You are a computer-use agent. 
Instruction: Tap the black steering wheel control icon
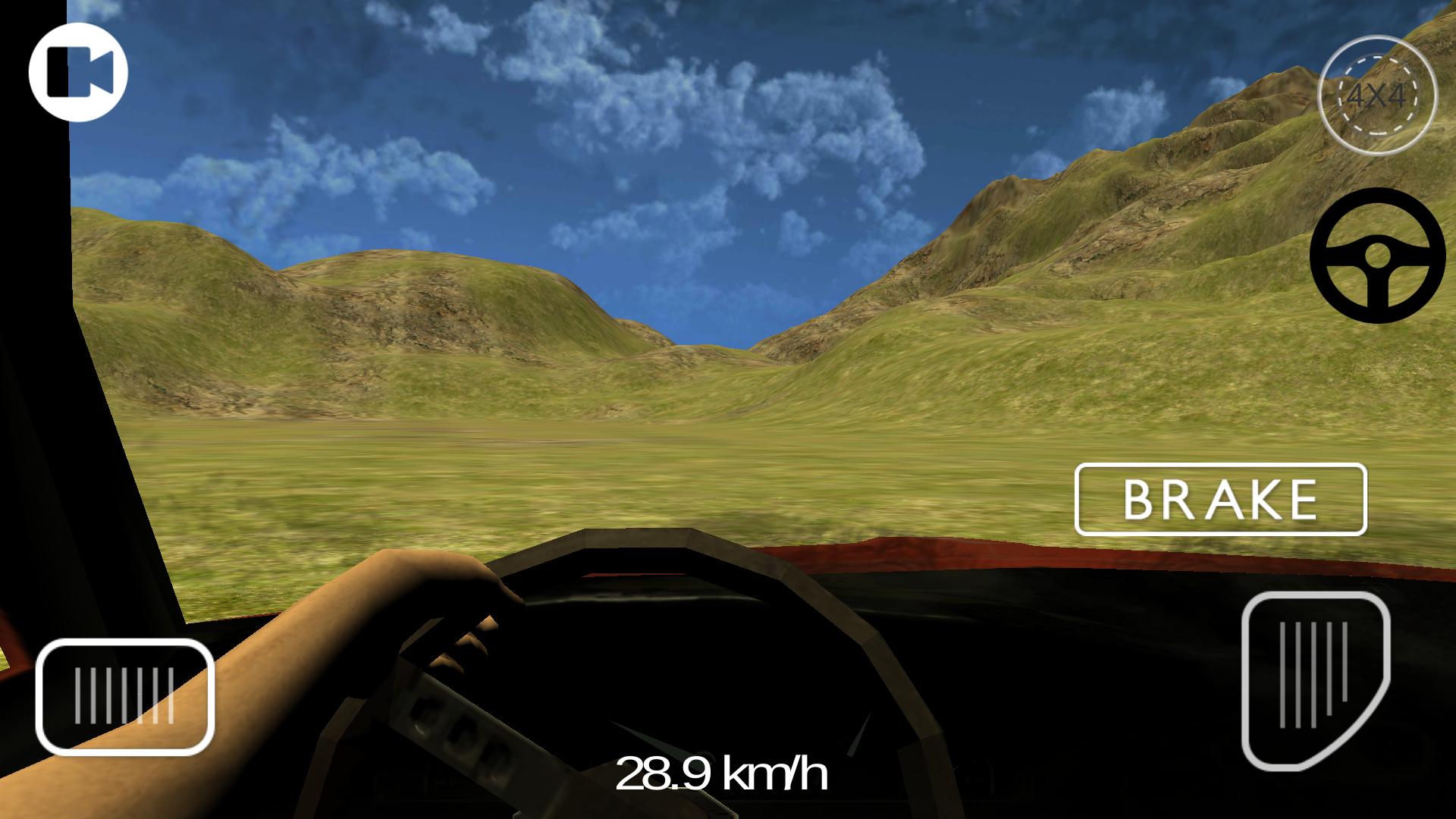[1377, 255]
